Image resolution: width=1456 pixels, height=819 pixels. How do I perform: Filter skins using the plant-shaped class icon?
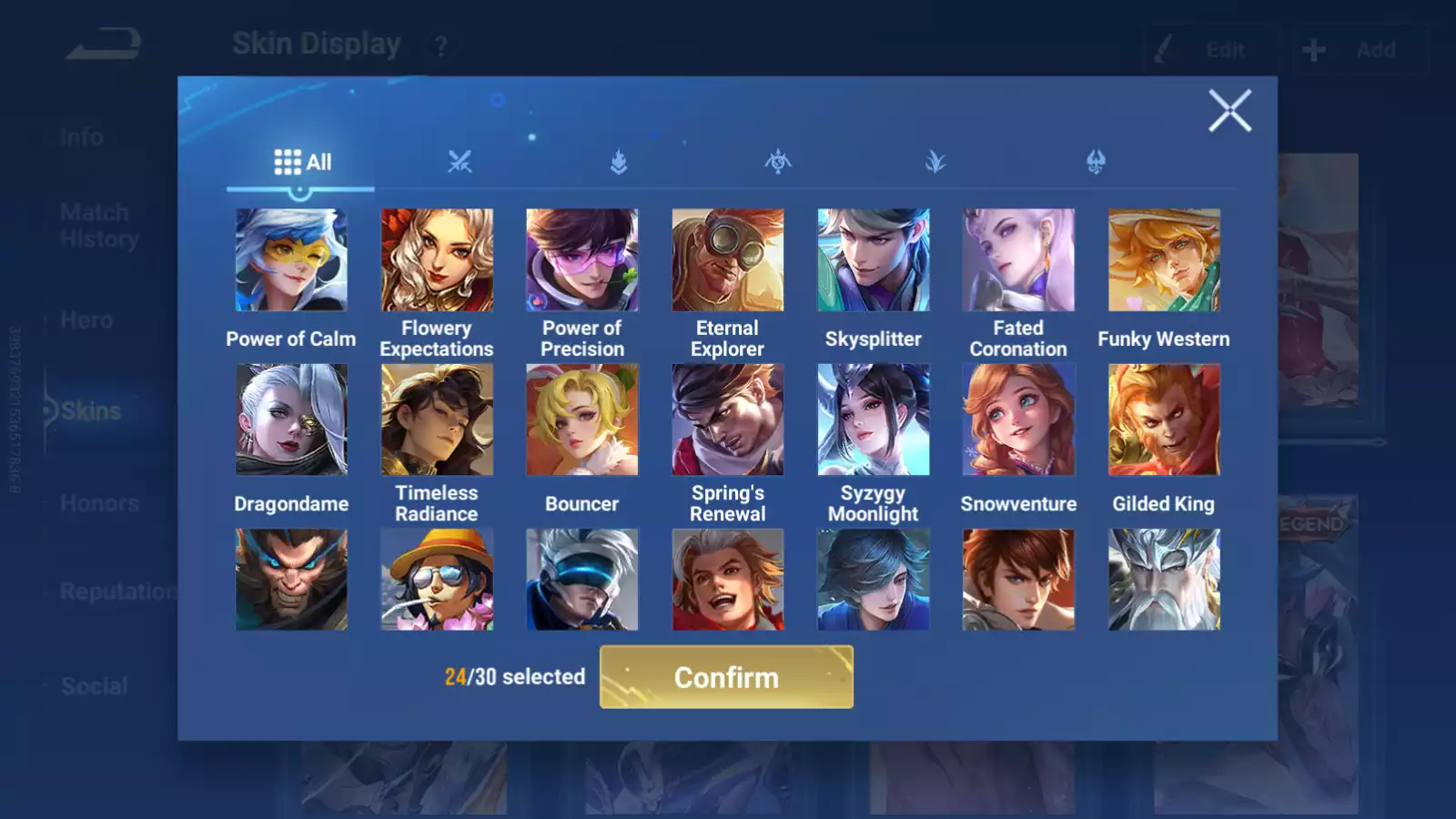[x=936, y=162]
